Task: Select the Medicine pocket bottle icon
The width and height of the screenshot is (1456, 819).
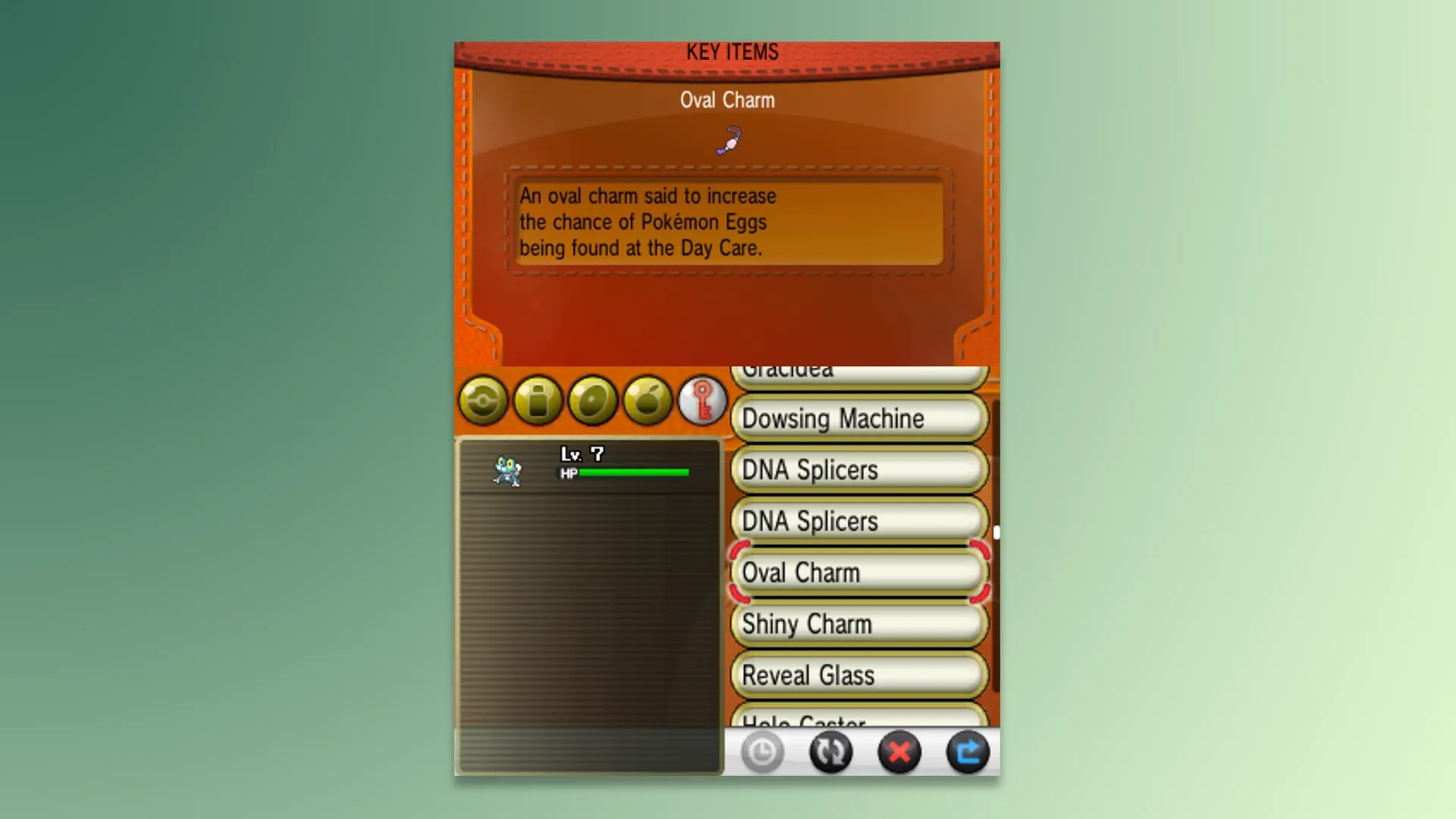Action: click(538, 400)
